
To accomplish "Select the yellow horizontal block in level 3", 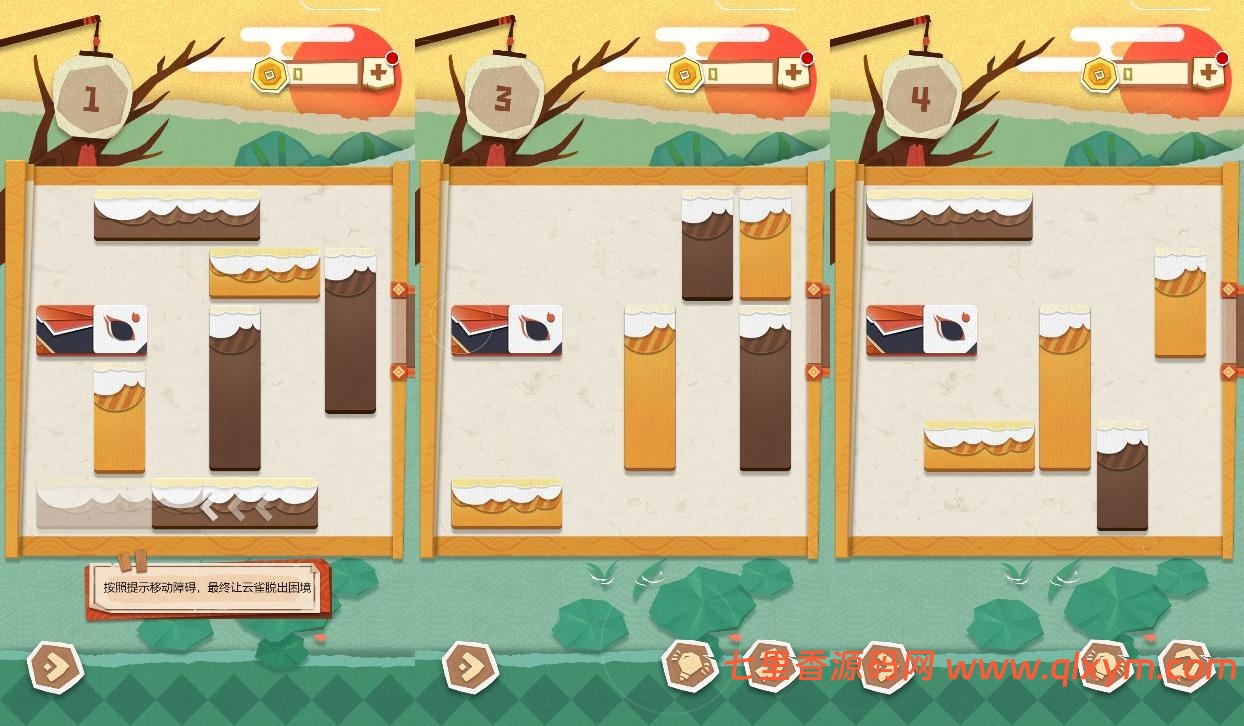I will tap(506, 505).
